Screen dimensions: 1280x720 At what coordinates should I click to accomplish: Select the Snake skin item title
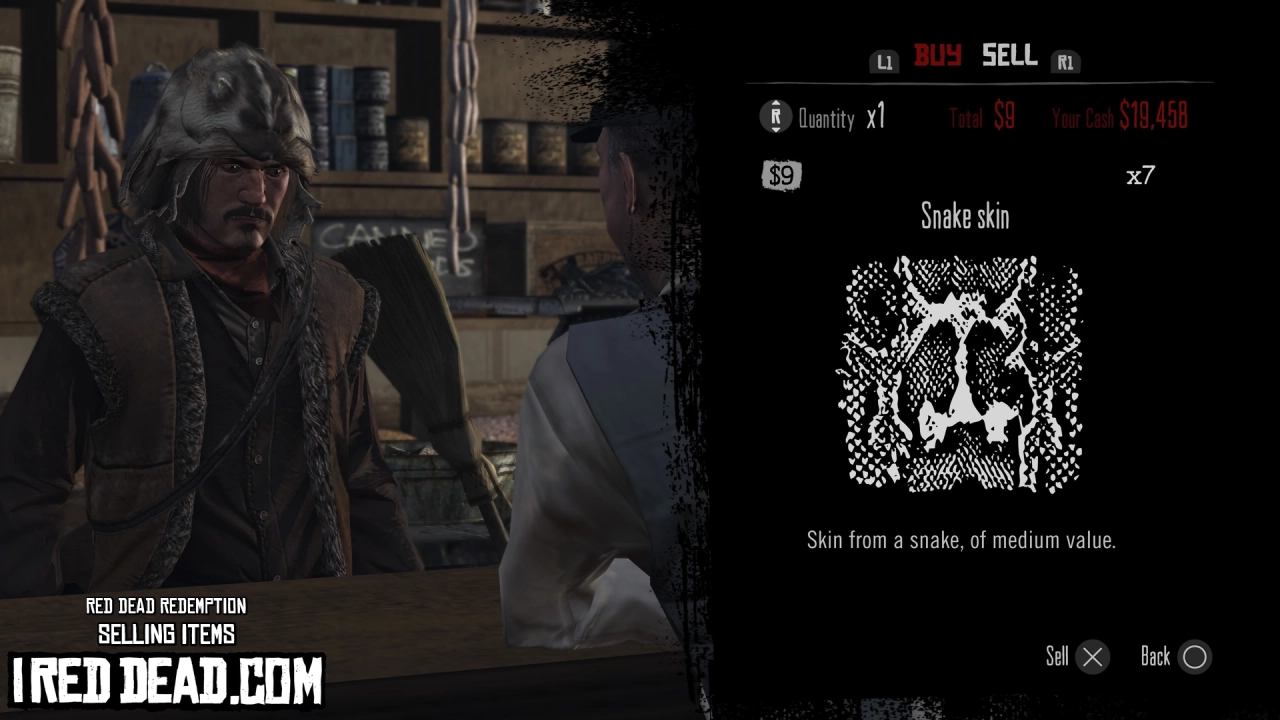click(963, 217)
